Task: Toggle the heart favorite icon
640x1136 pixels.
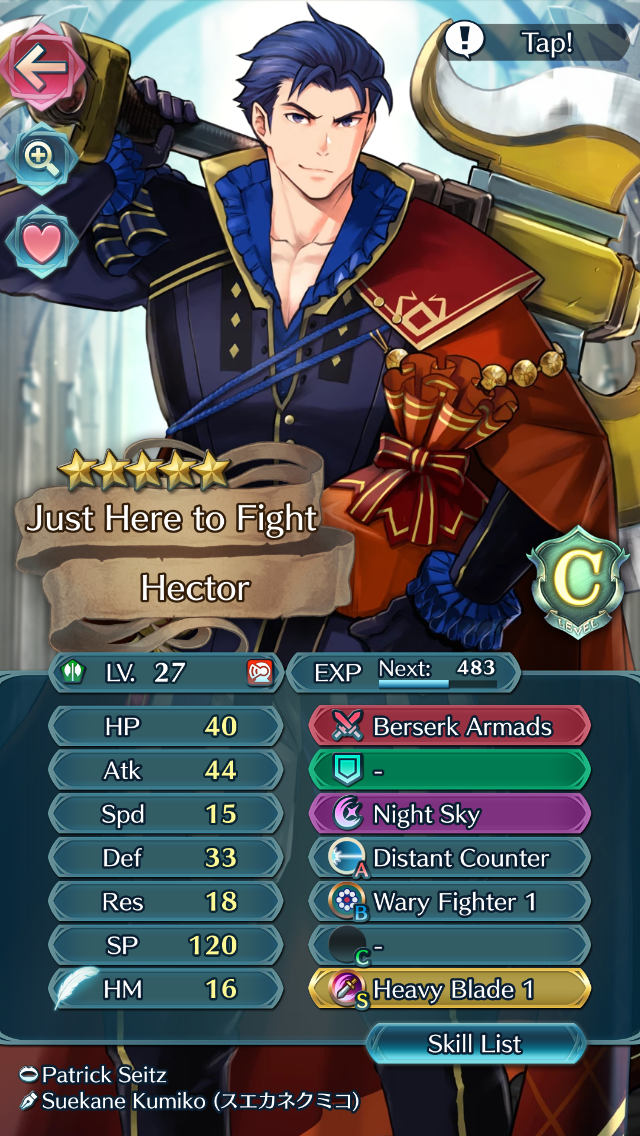Action: pos(40,243)
